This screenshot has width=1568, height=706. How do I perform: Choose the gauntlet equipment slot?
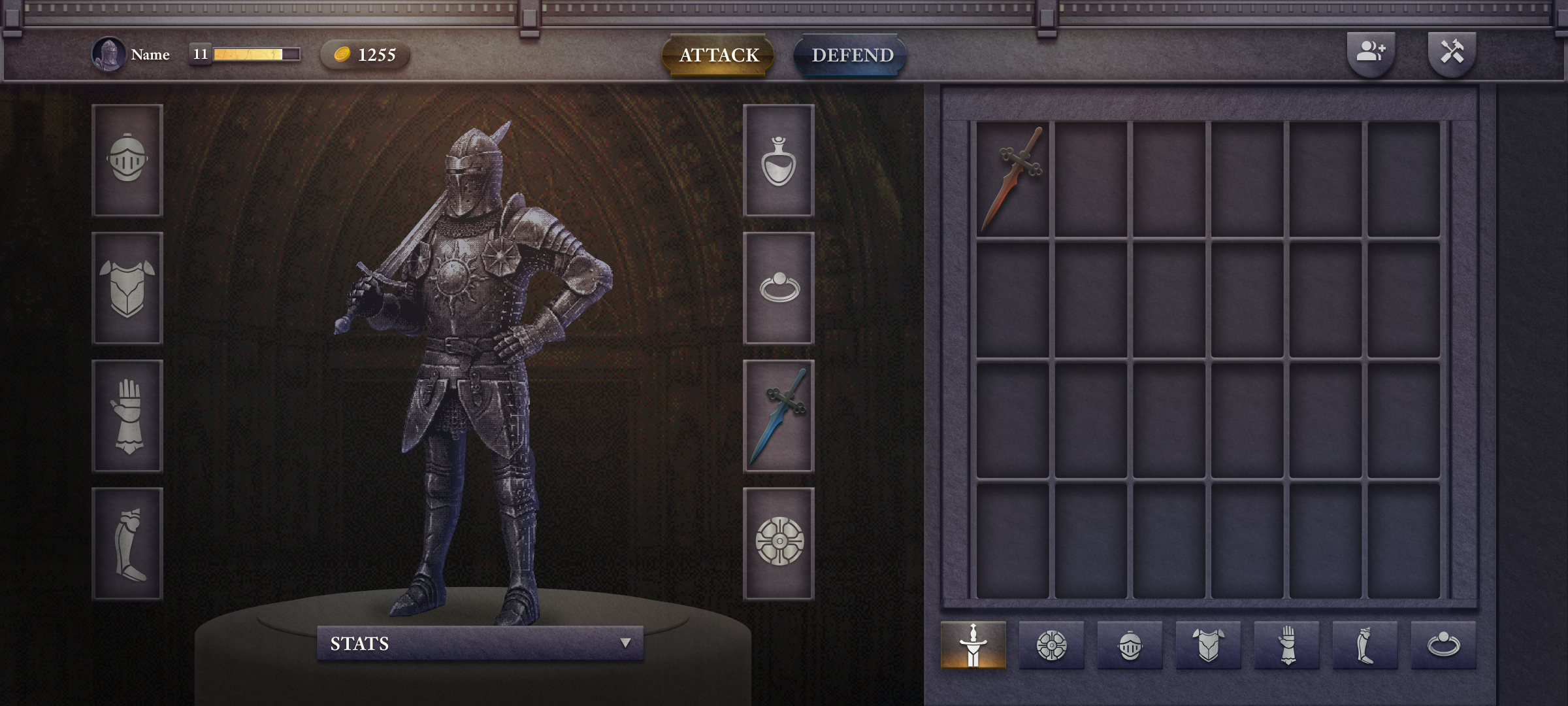tap(127, 416)
